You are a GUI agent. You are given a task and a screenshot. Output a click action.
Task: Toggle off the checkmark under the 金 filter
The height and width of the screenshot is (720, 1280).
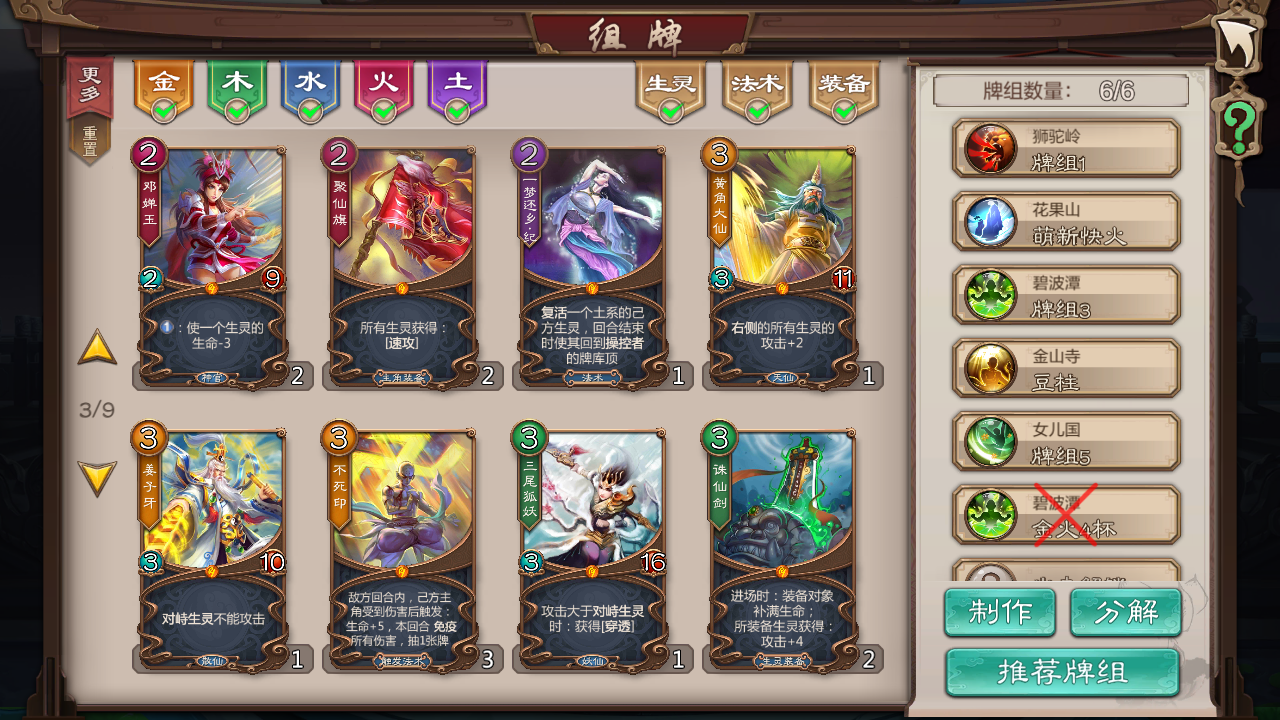point(165,112)
